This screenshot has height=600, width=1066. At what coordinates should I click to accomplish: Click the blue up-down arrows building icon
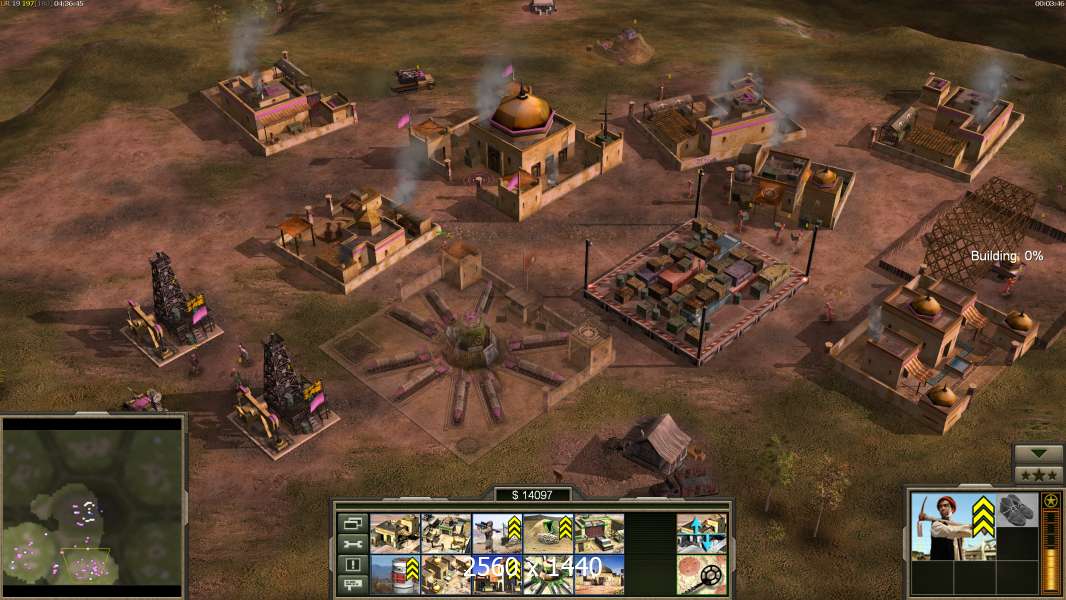click(701, 533)
